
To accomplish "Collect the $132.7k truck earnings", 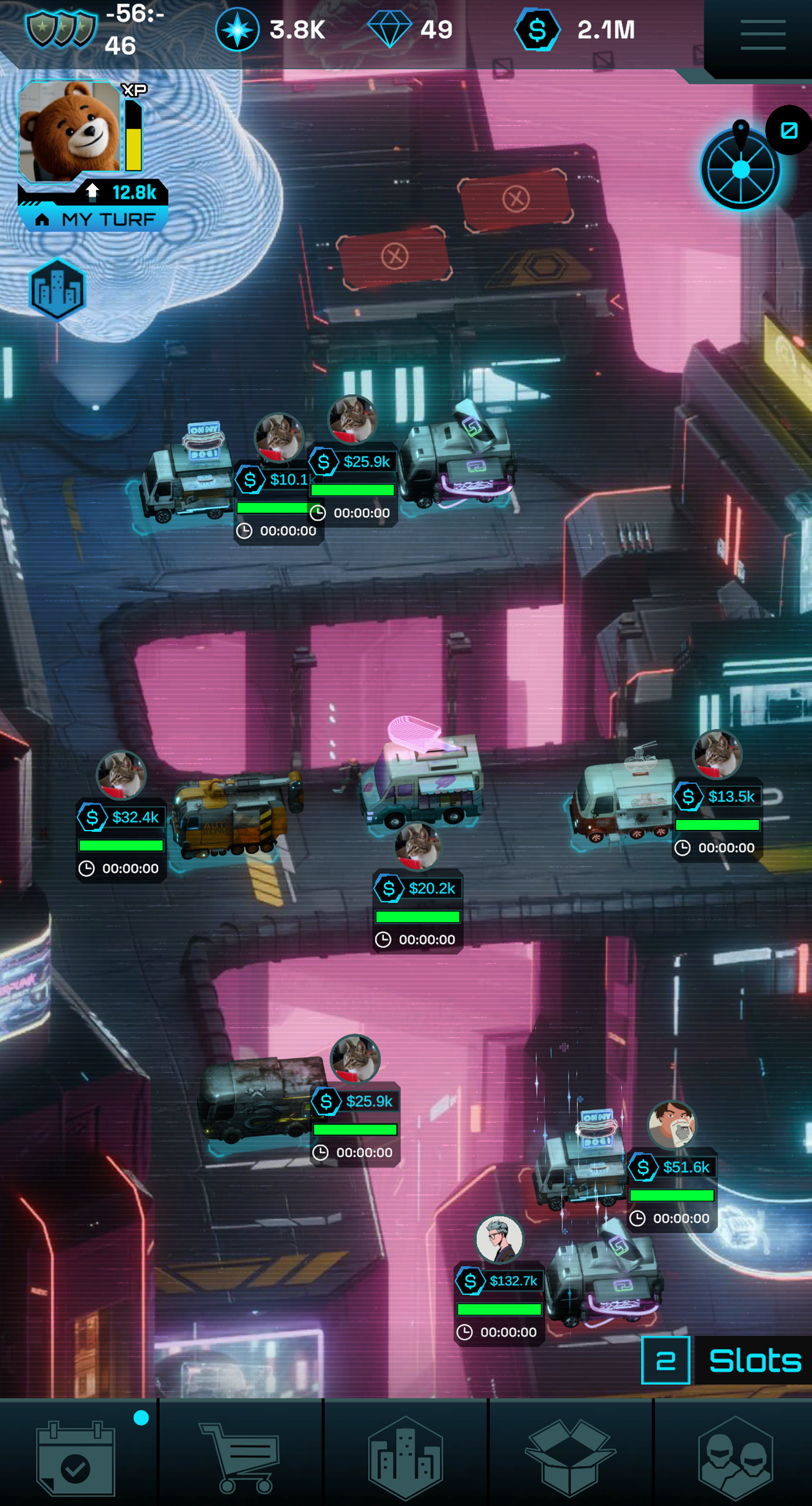I will coord(500,1281).
